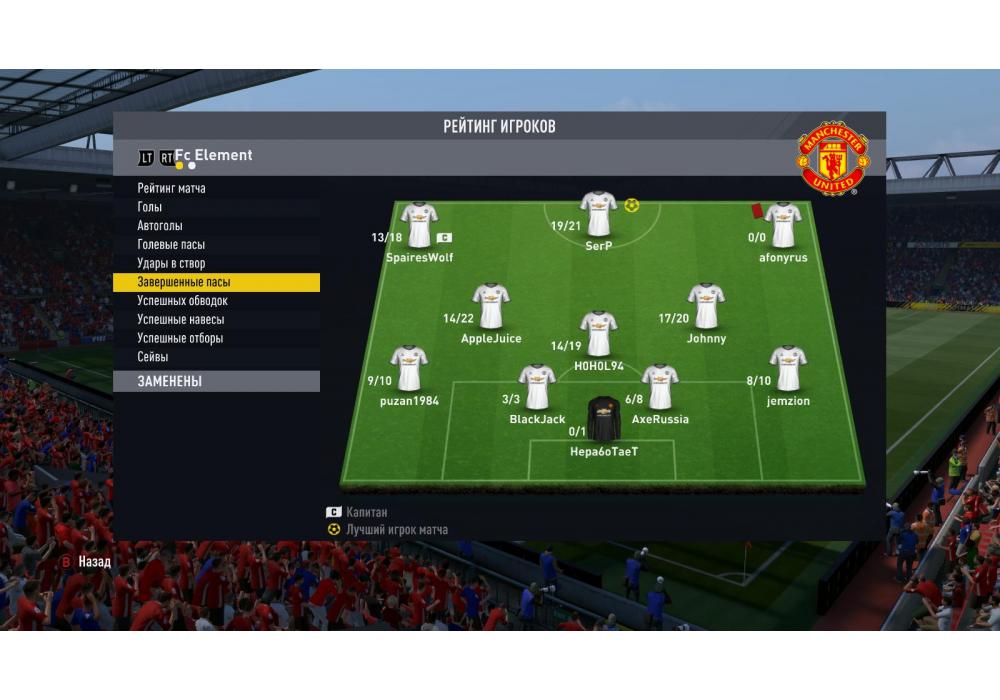Viewport: 1000px width, 700px height.
Task: Select midfielder AppleJuice's shirt
Action: click(x=490, y=306)
